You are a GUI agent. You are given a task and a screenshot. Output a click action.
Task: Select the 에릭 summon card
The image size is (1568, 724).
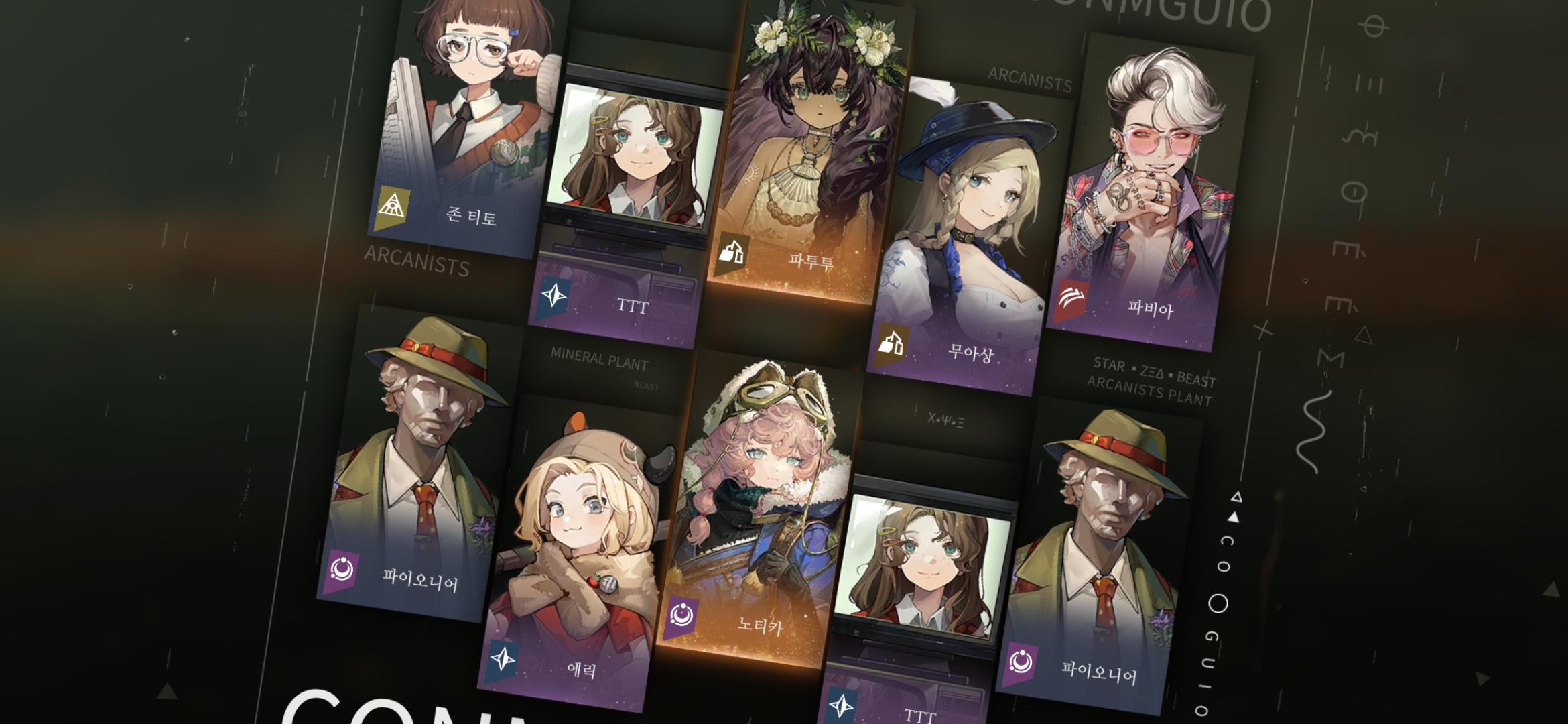click(x=576, y=556)
